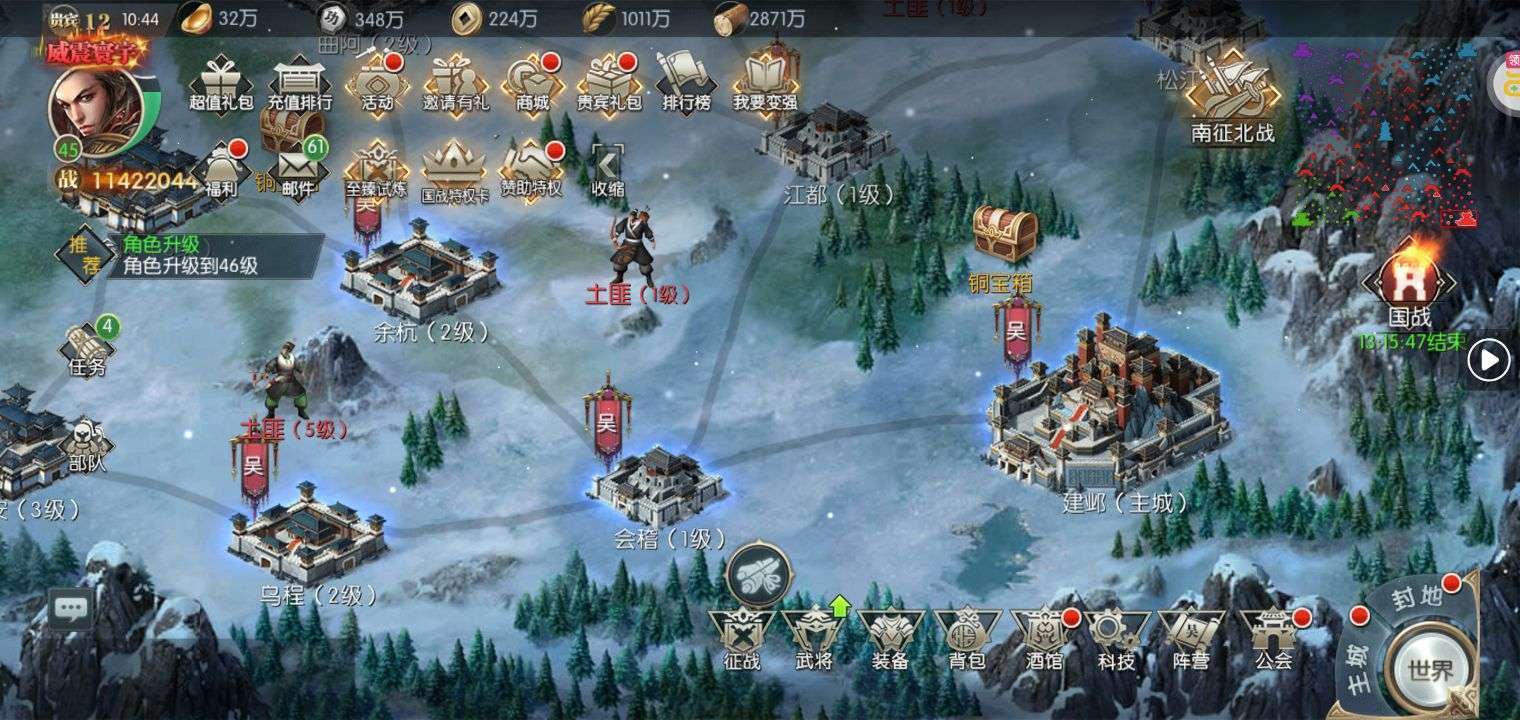The height and width of the screenshot is (720, 1520).
Task: Collapse the icons with 收缩 button
Action: [607, 169]
